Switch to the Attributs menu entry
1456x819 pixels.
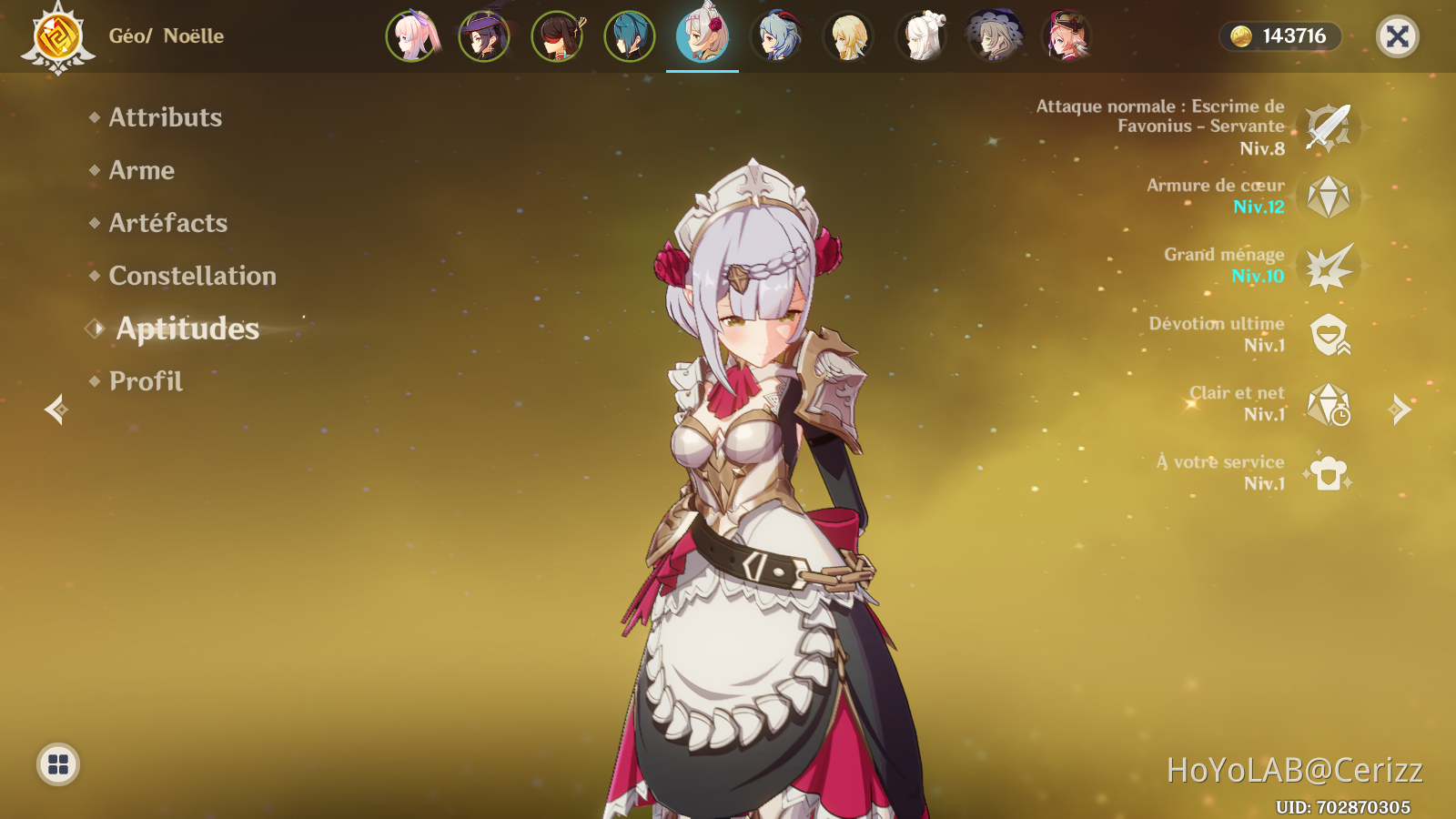(x=165, y=117)
